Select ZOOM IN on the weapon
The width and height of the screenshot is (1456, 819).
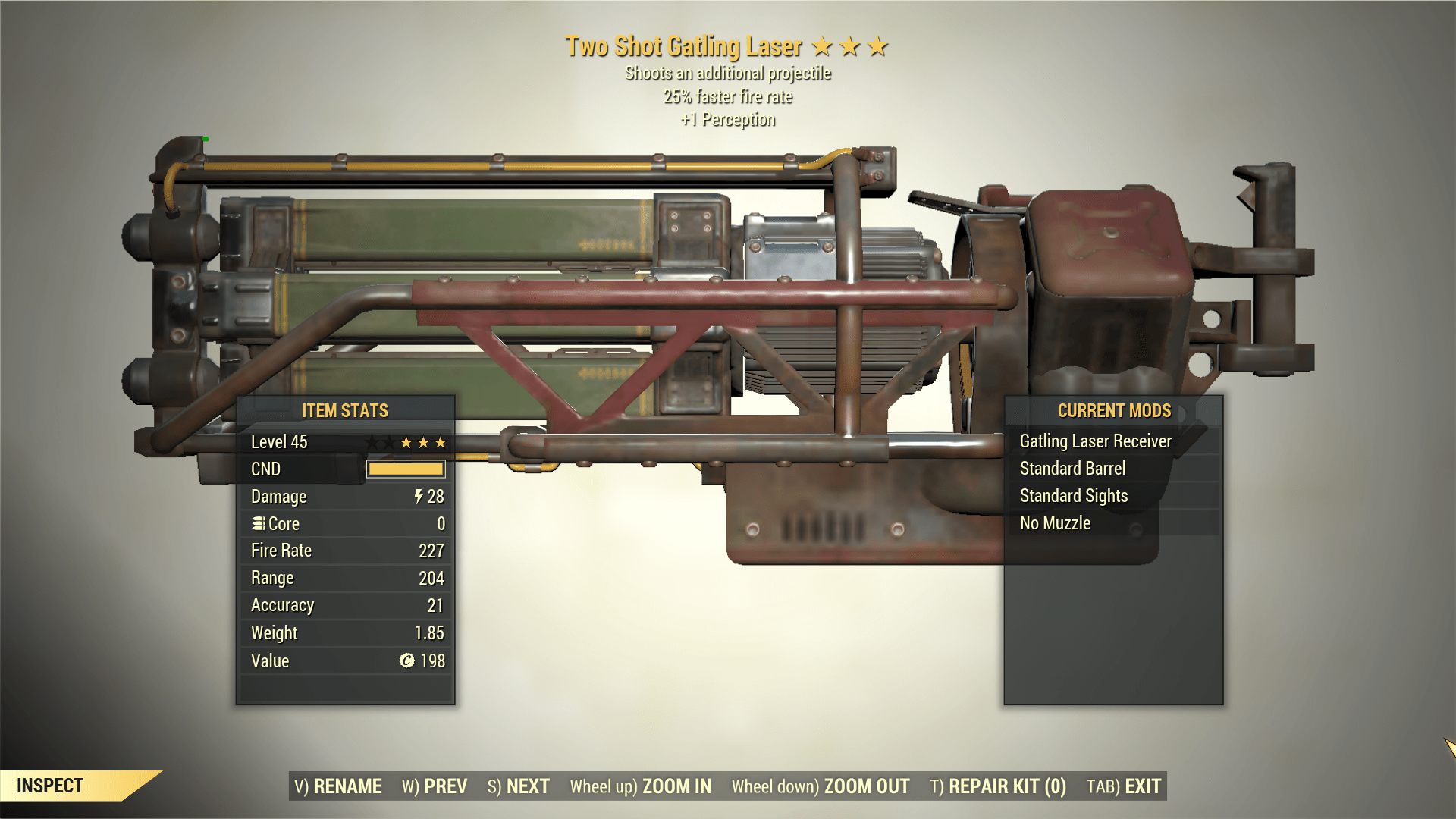[x=641, y=786]
